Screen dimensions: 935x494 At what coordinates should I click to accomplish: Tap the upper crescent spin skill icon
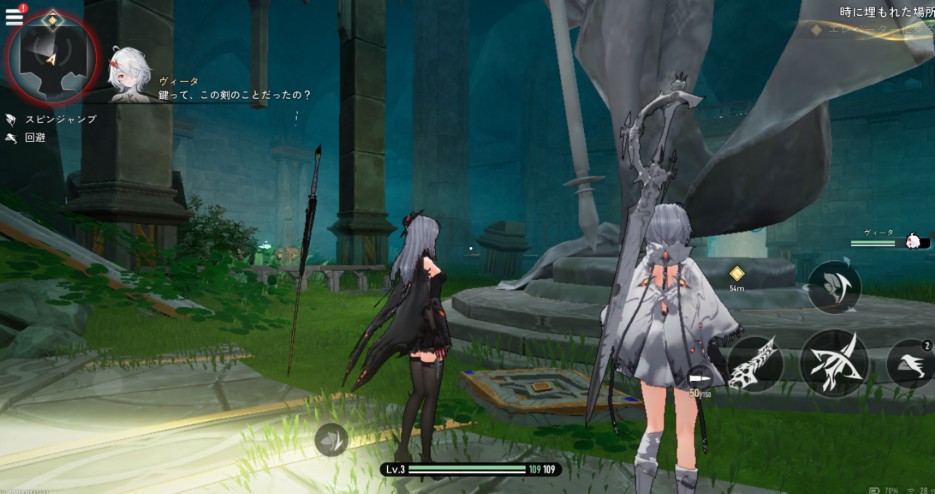(833, 289)
